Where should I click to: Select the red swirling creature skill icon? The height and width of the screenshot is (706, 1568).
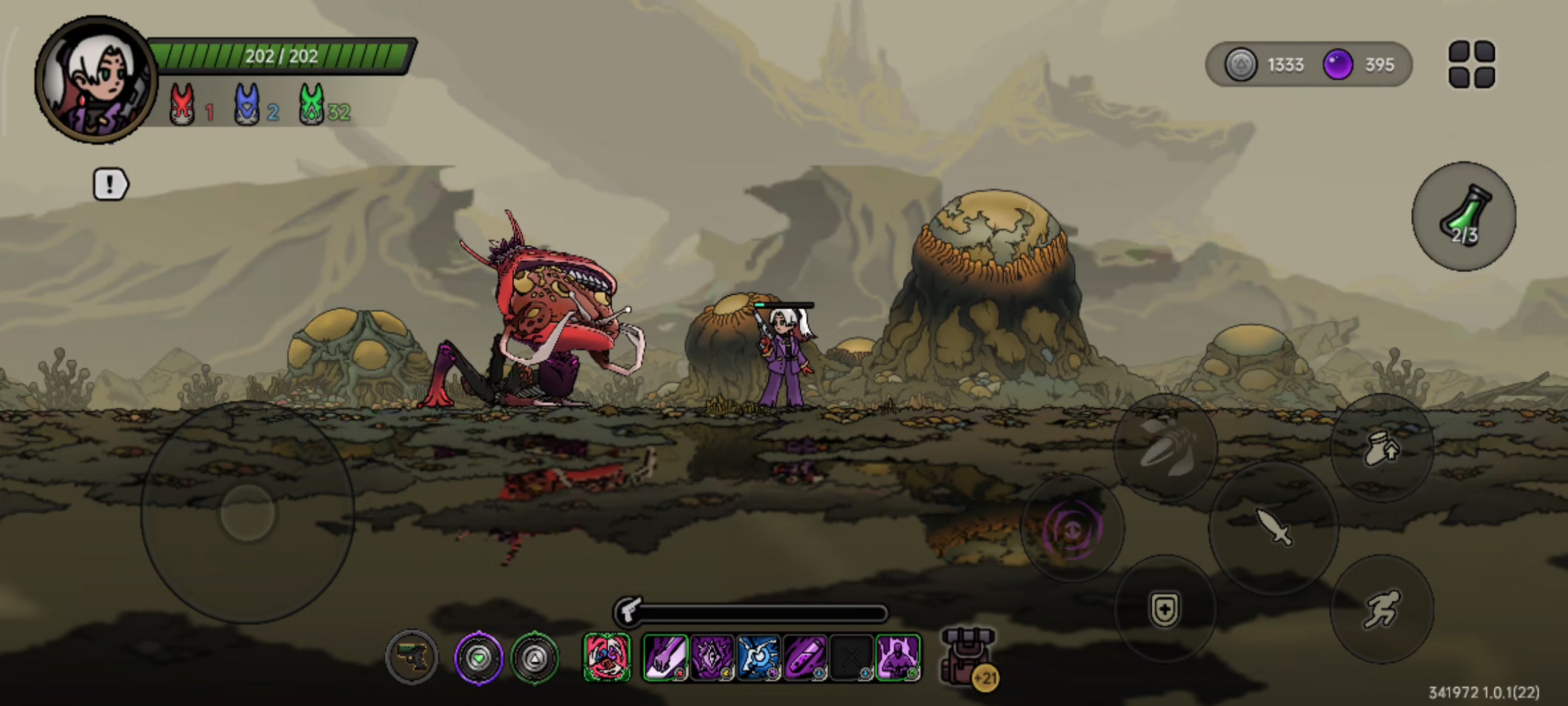click(607, 657)
